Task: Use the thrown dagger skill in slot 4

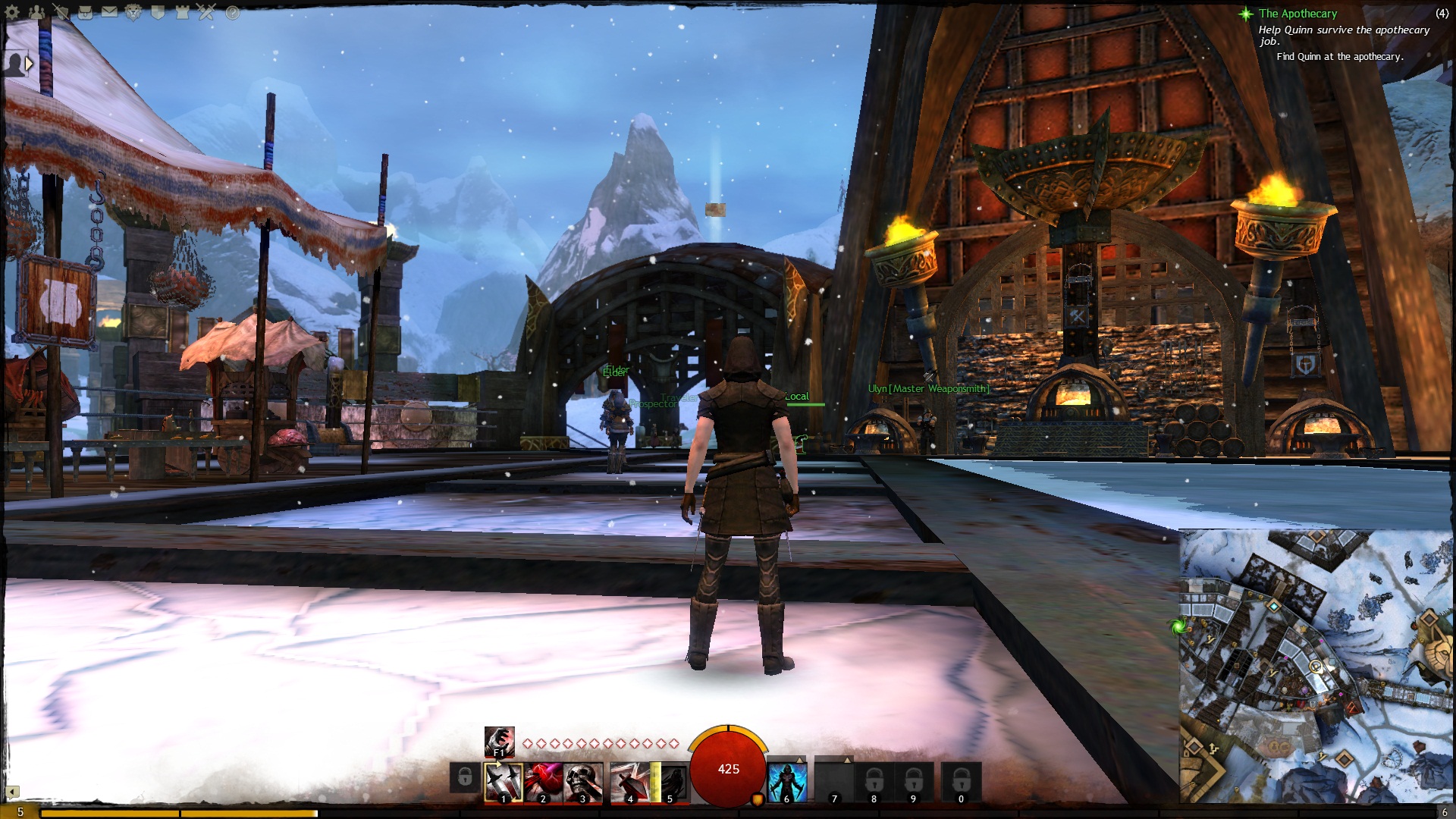Action: (629, 781)
